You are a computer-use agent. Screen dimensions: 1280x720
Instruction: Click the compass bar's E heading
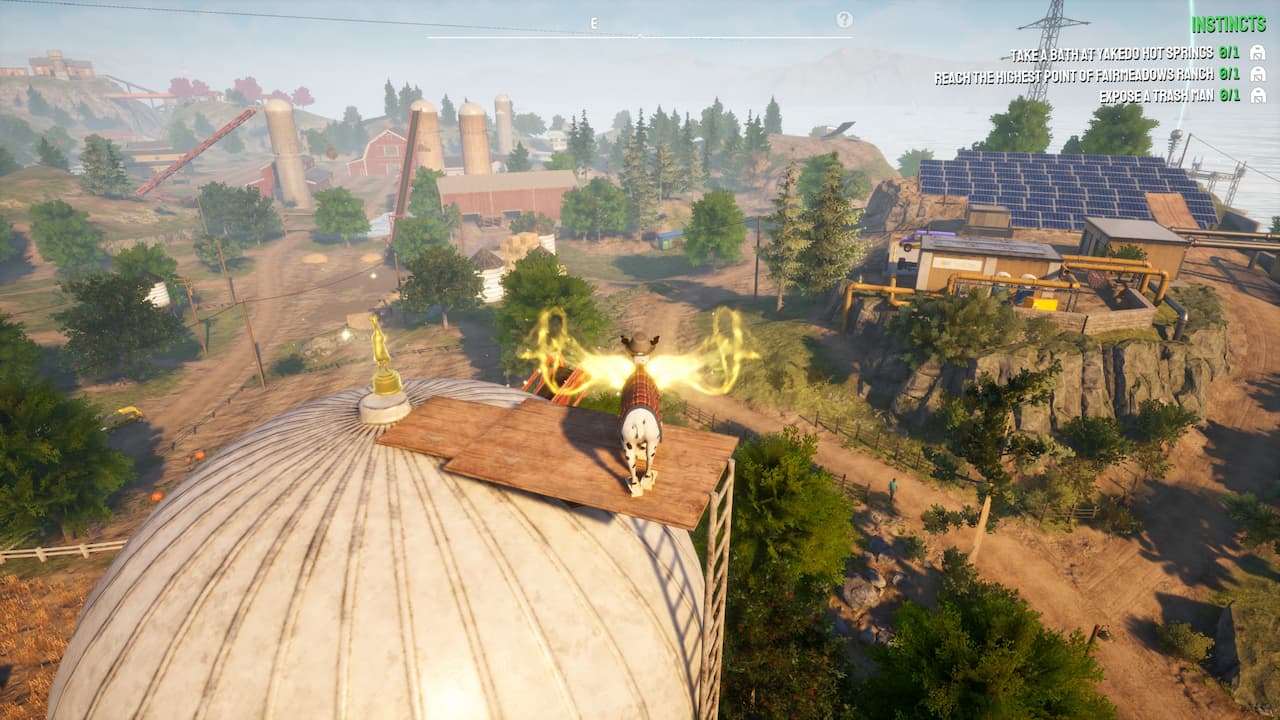593,23
